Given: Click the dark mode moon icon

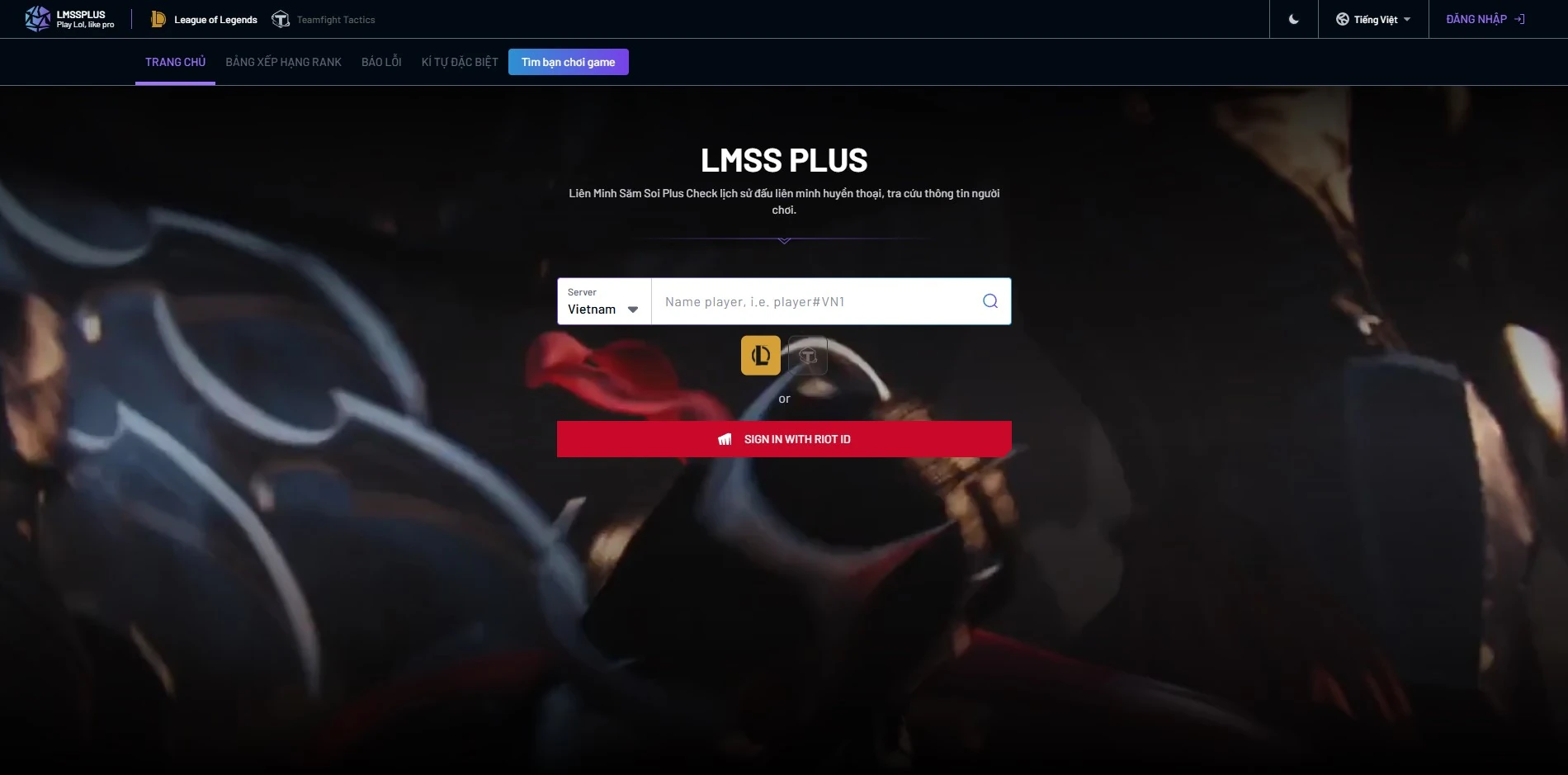Looking at the screenshot, I should (x=1293, y=18).
